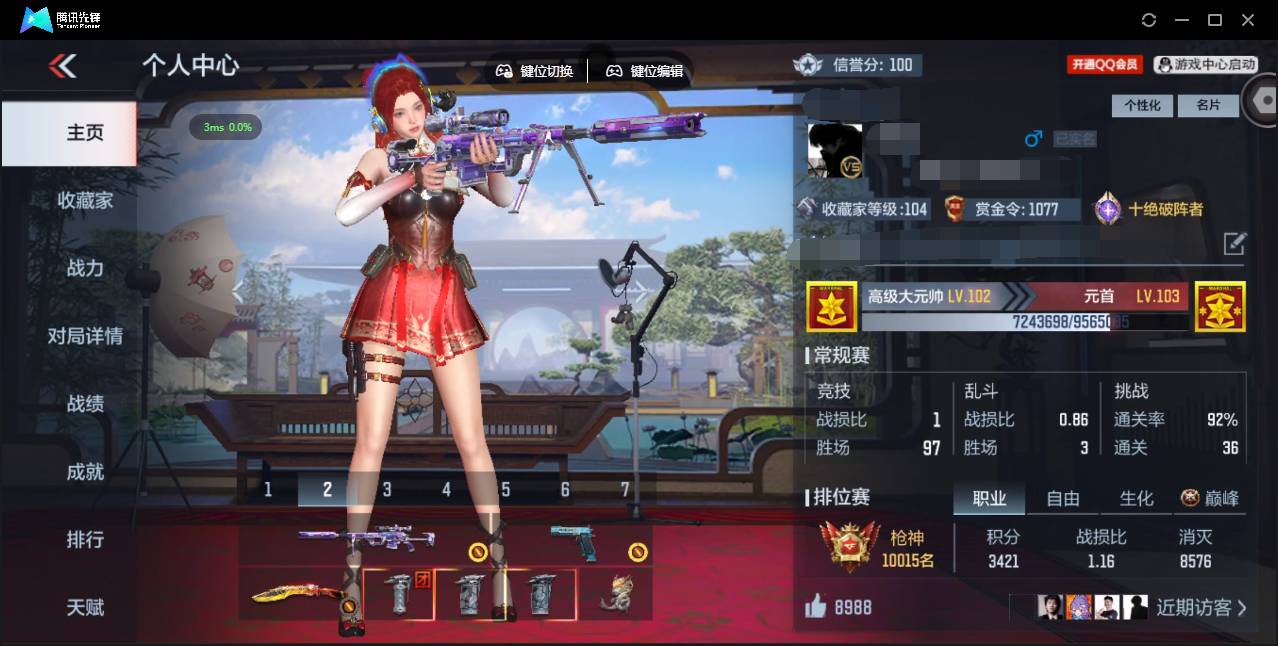Show the 对局详情 section
The height and width of the screenshot is (646, 1278).
point(85,336)
